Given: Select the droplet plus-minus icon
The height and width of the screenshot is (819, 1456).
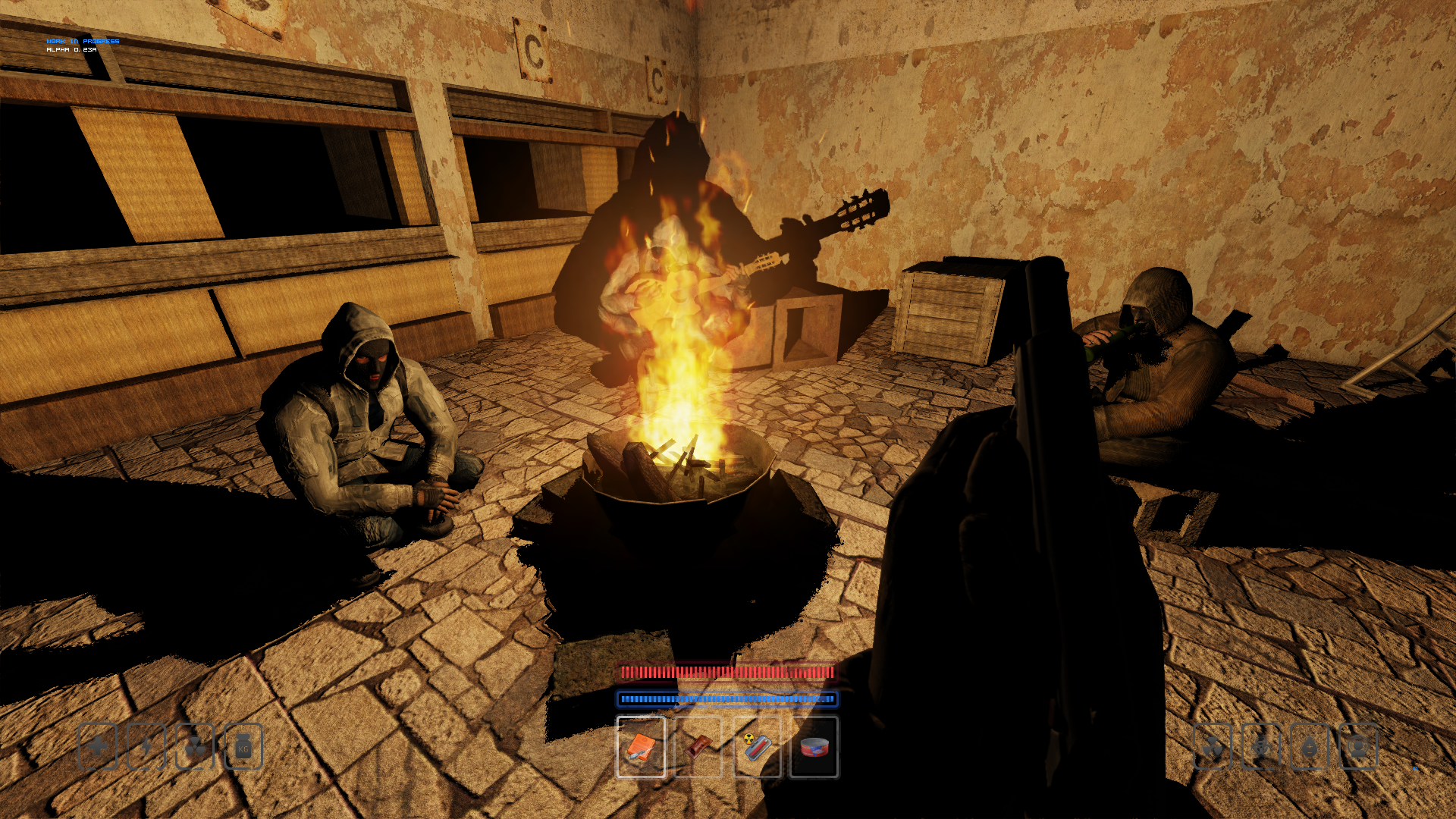Looking at the screenshot, I should pyautogui.click(x=1310, y=747).
